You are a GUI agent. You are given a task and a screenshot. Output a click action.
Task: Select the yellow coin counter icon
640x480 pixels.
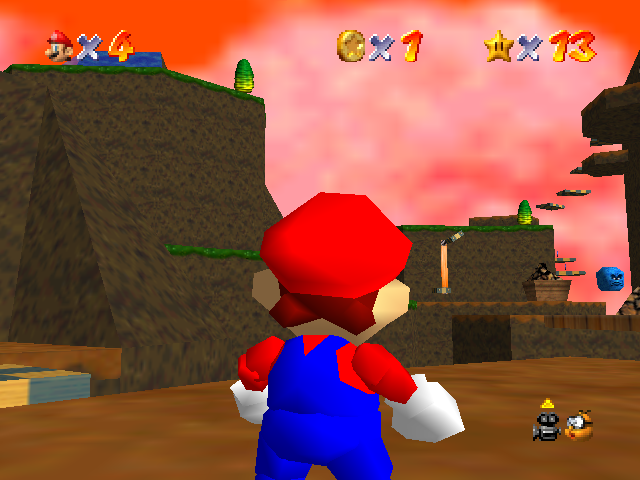click(x=351, y=45)
